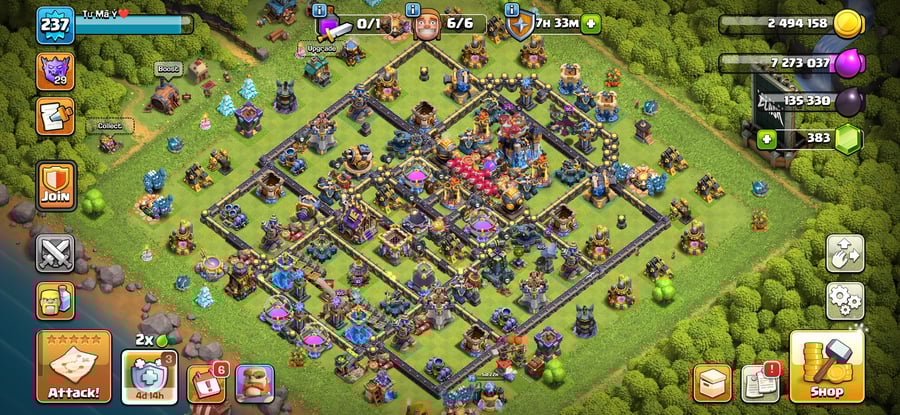Start a battle with the Attack! button
Image resolution: width=900 pixels, height=415 pixels.
(x=73, y=367)
